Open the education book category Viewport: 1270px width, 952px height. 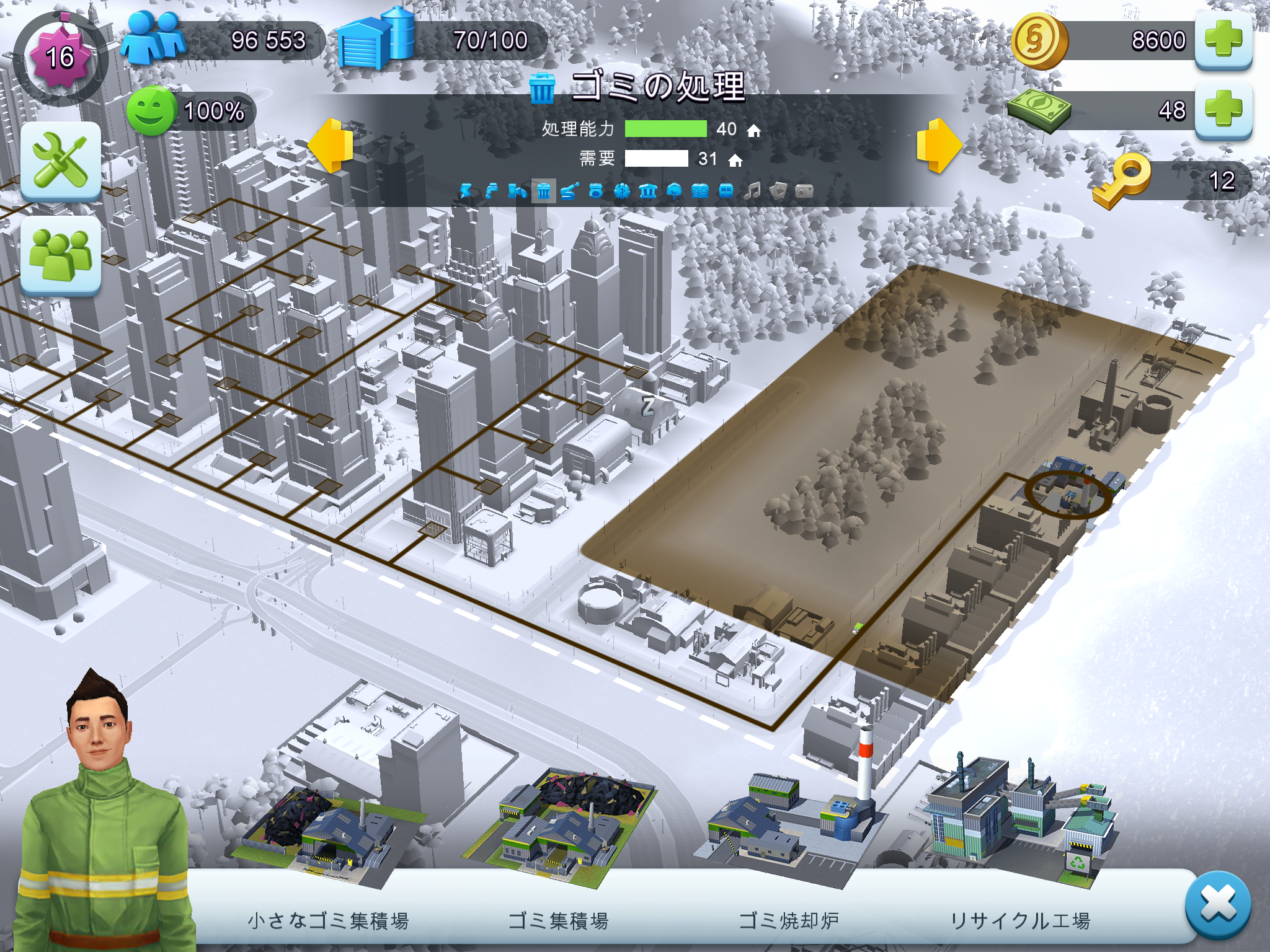pyautogui.click(x=699, y=191)
